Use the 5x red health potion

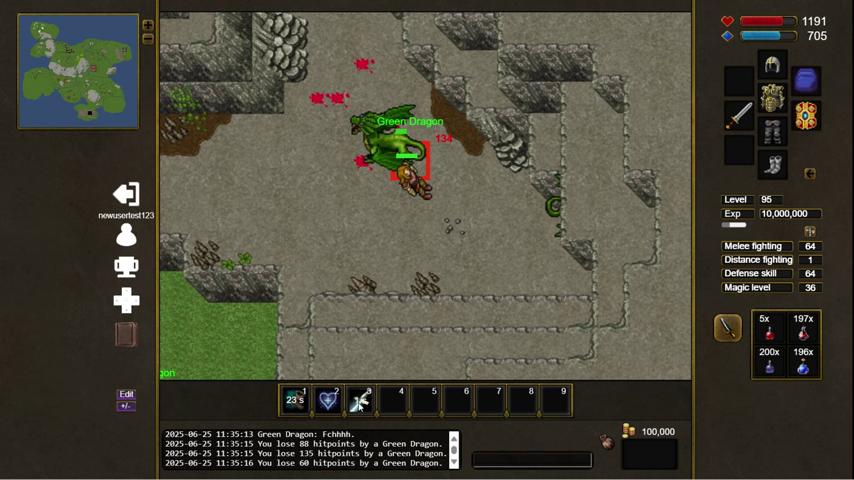pyautogui.click(x=769, y=329)
